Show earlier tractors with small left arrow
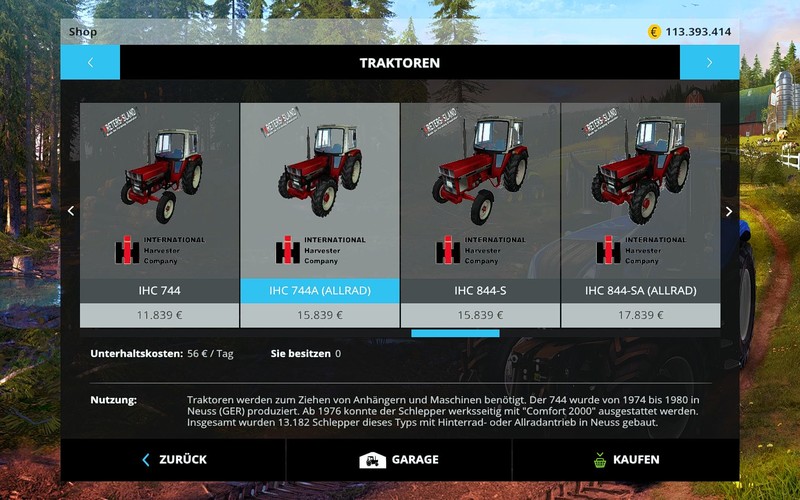Viewport: 800px width, 500px height. point(70,211)
